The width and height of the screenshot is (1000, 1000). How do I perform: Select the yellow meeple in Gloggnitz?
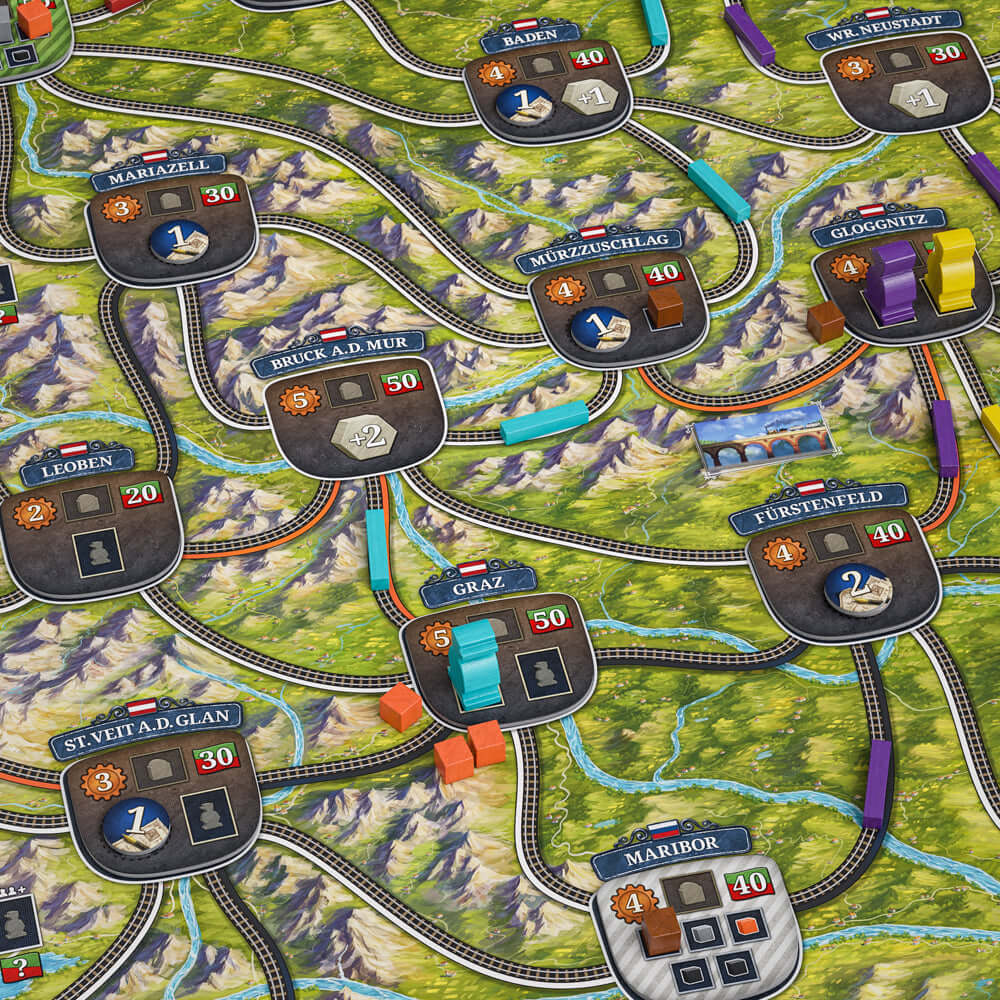coord(950,268)
